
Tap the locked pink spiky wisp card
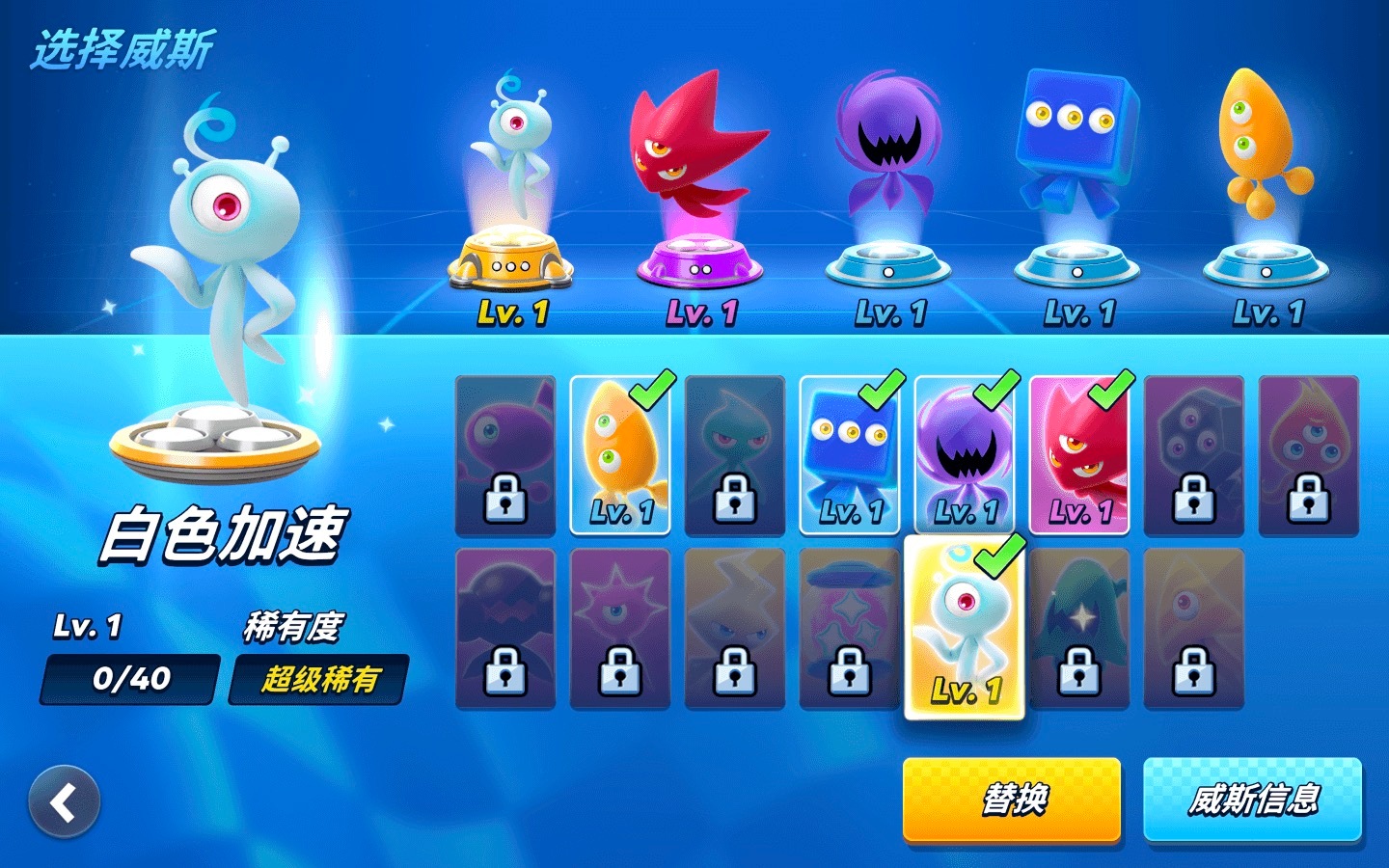[x=620, y=628]
